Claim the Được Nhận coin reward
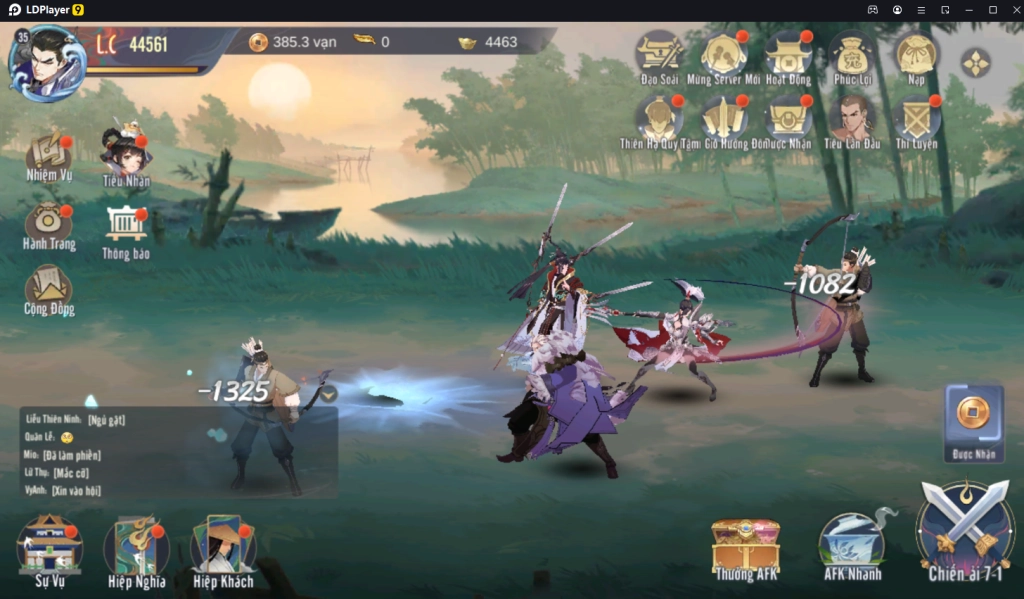The height and width of the screenshot is (599, 1024). [x=974, y=418]
